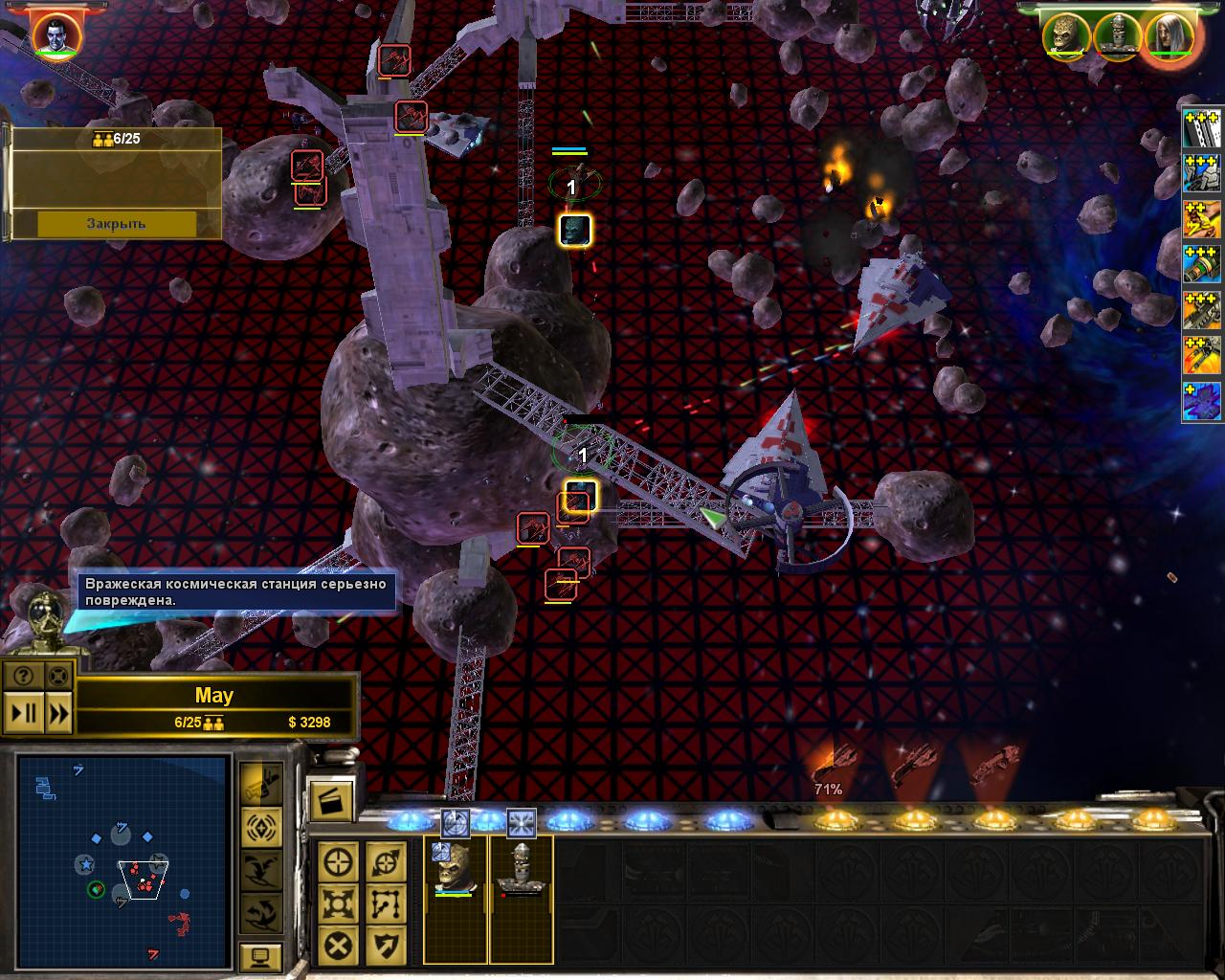This screenshot has width=1225, height=980.
Task: Toggle the play/pause game speed button
Action: 24,713
